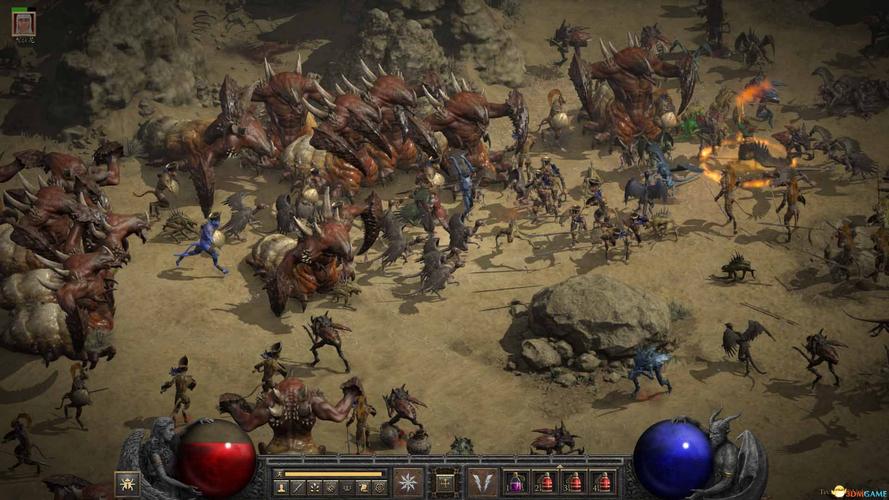Toggle run/walk icon beside the stamina bar
This screenshot has width=889, height=500.
tap(279, 473)
